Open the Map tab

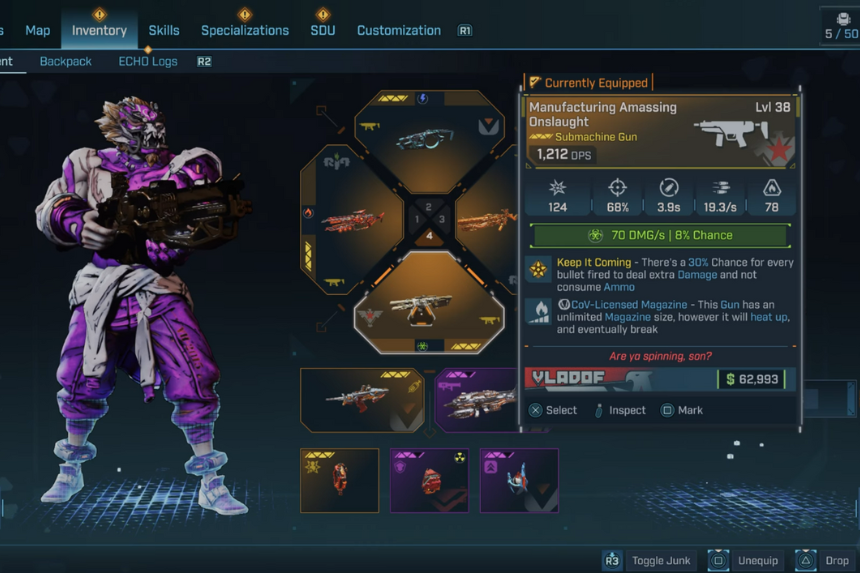(x=37, y=30)
